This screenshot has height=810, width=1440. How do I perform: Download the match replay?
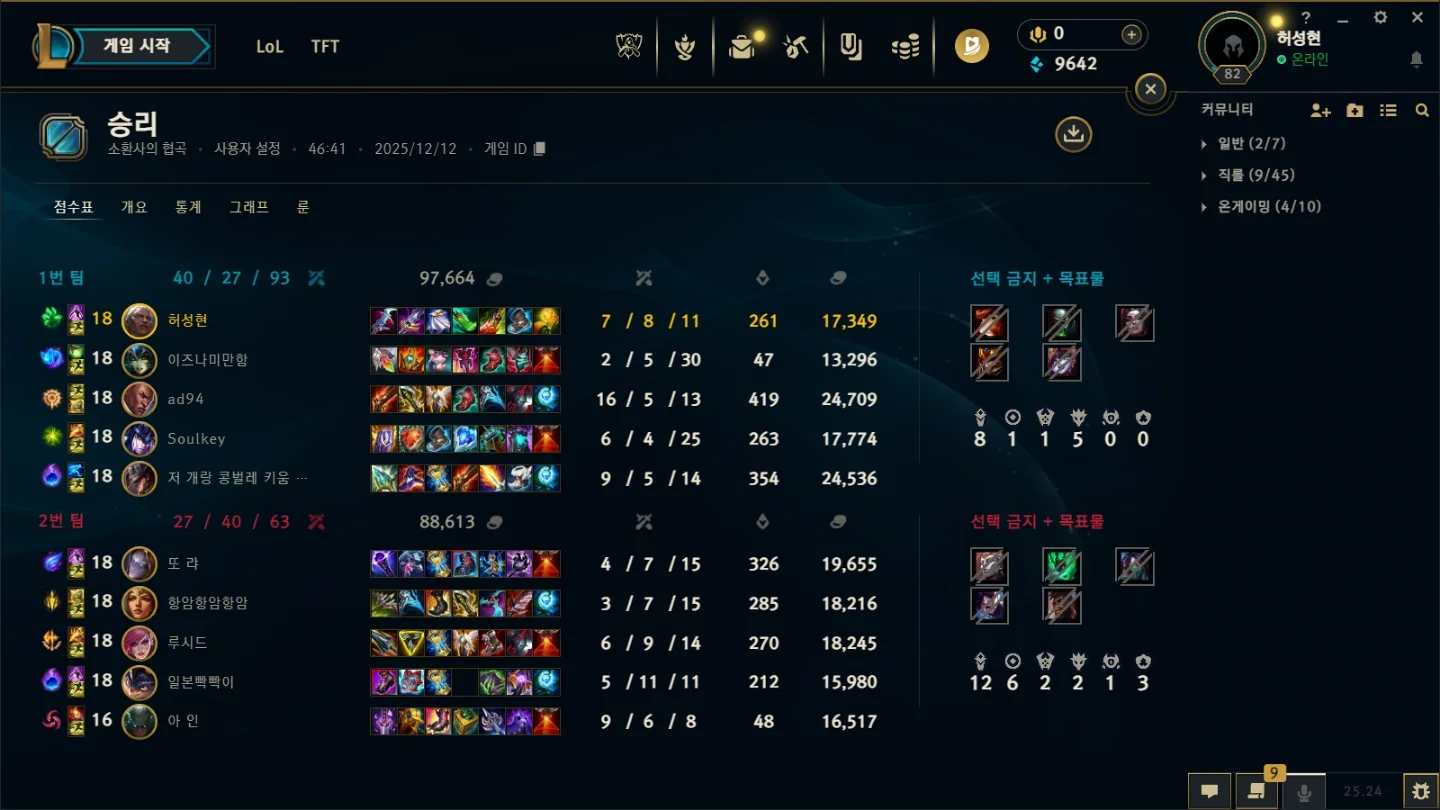tap(1073, 134)
